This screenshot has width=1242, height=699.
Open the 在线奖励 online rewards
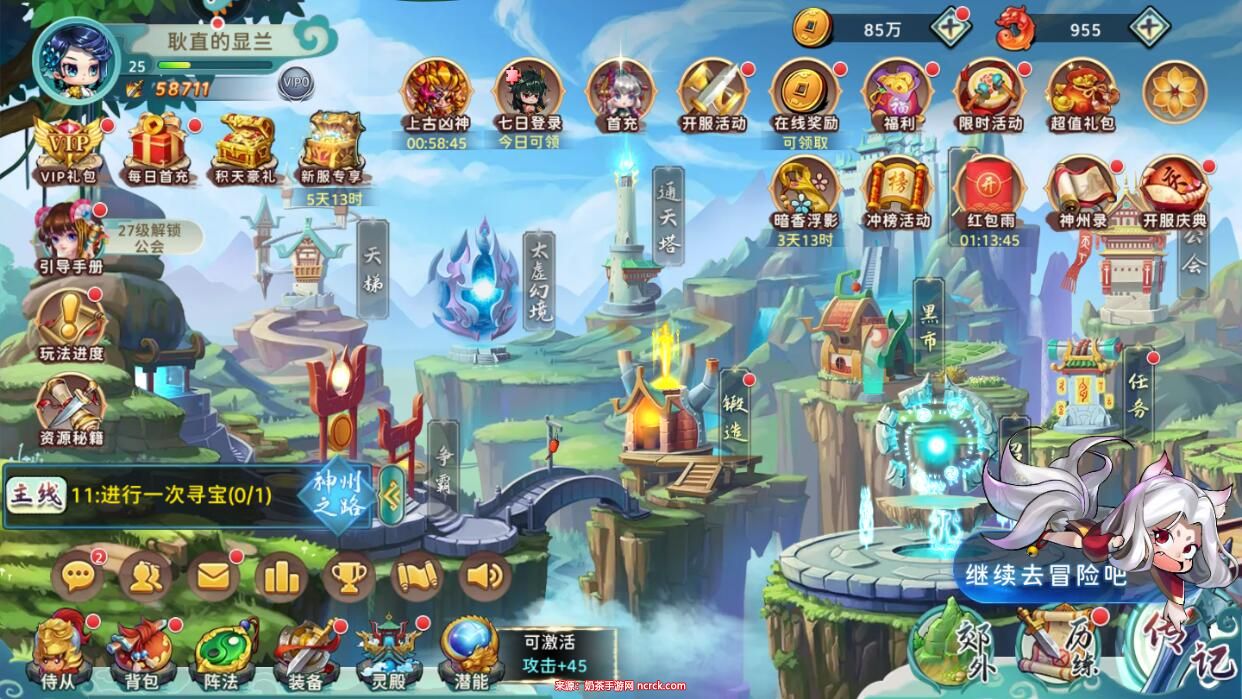tap(805, 93)
